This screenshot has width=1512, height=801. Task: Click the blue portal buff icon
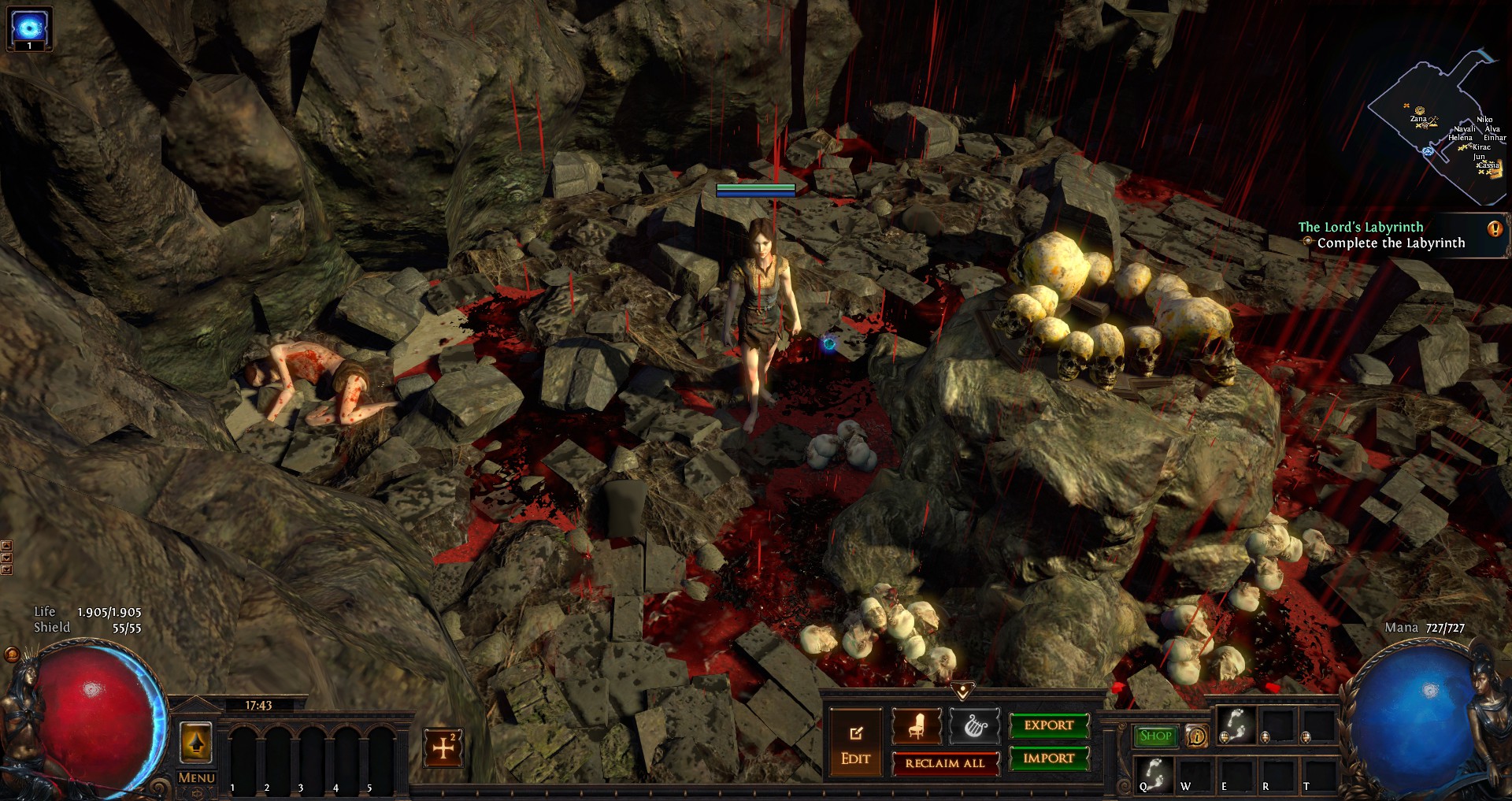point(29,27)
